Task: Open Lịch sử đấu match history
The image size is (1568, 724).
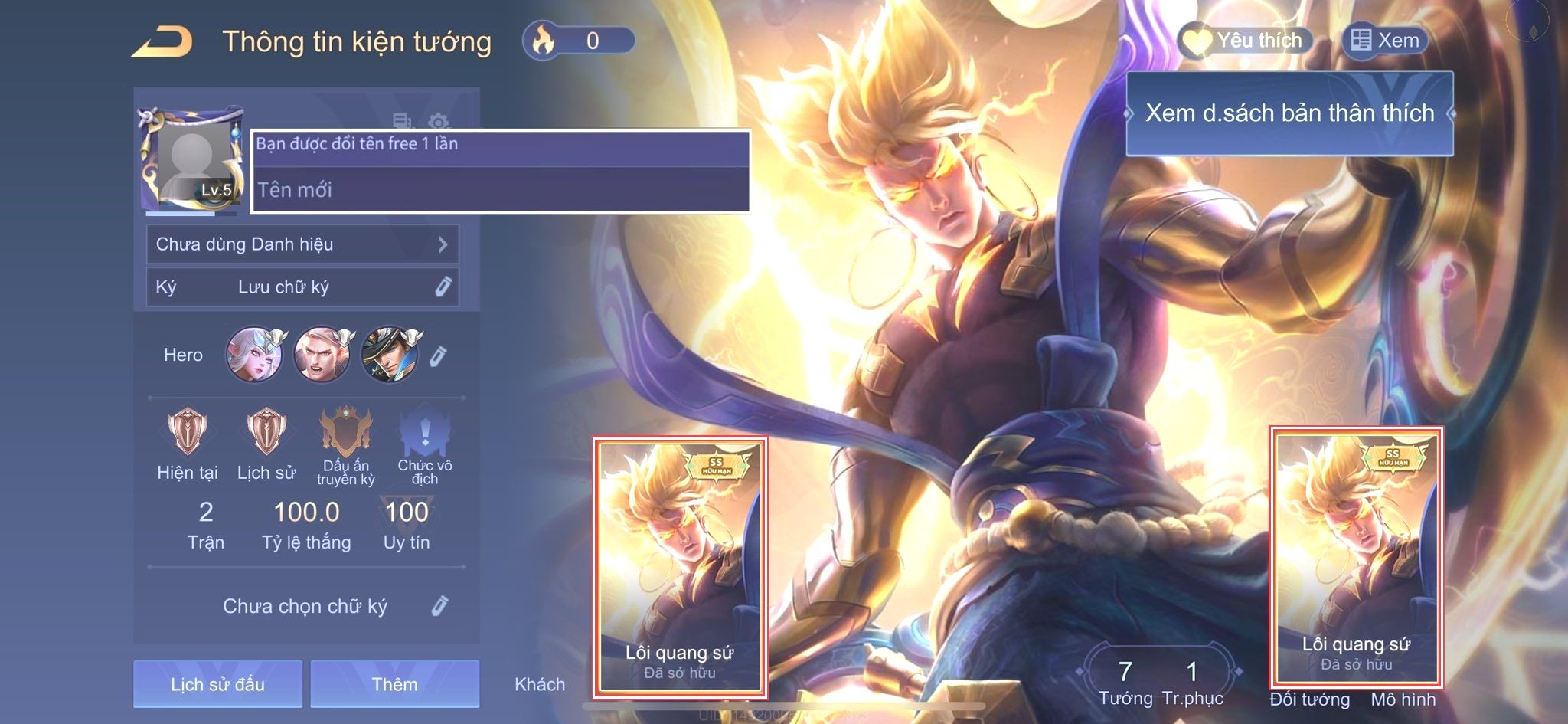Action: pos(217,684)
